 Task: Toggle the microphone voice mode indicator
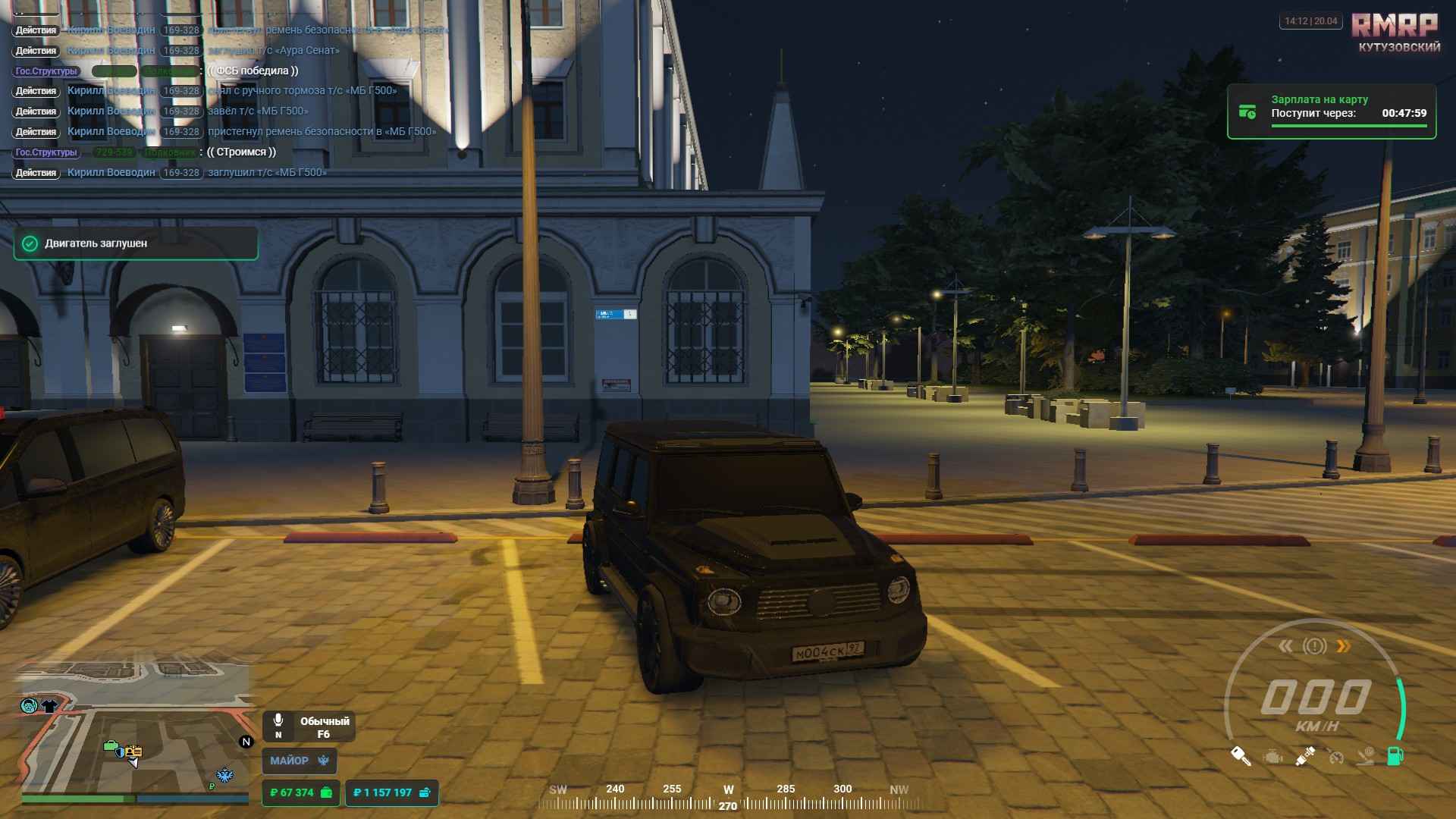[x=278, y=726]
